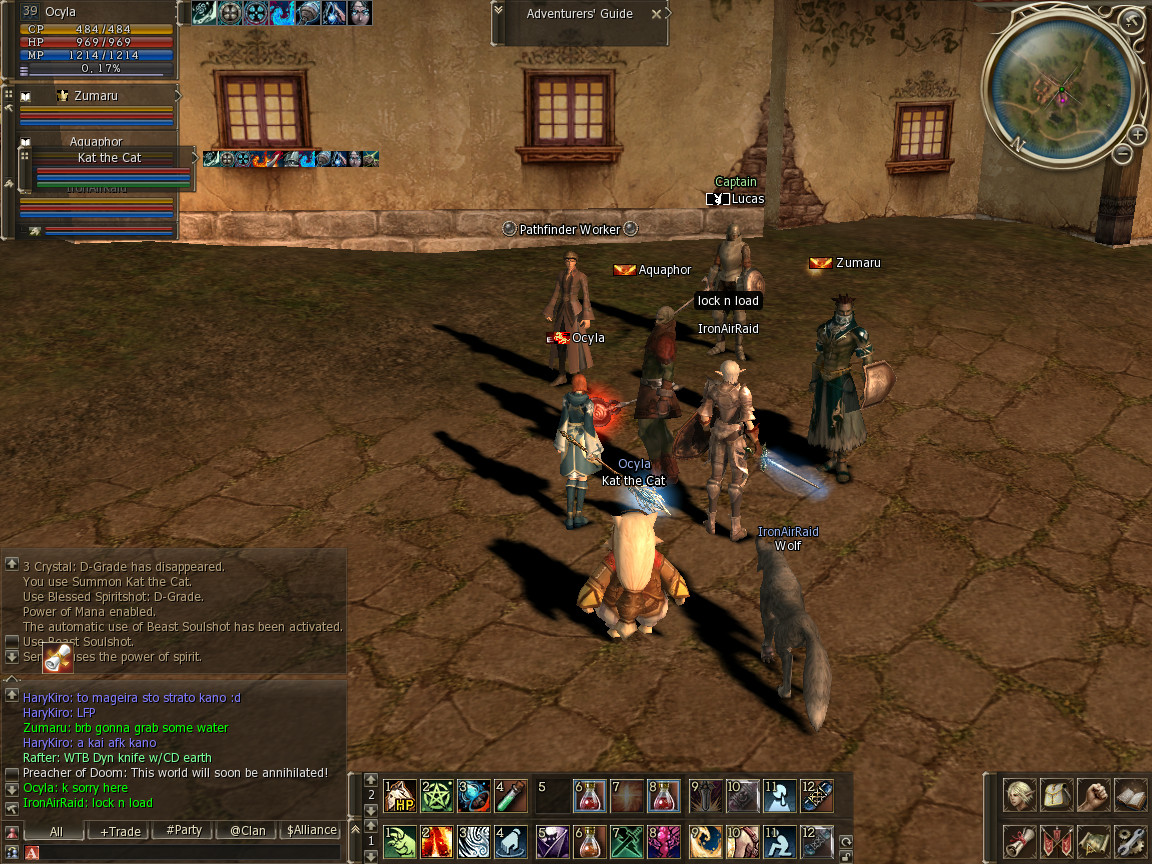This screenshot has width=1152, height=864.
Task: Open the inventory backpack icon
Action: [1057, 796]
